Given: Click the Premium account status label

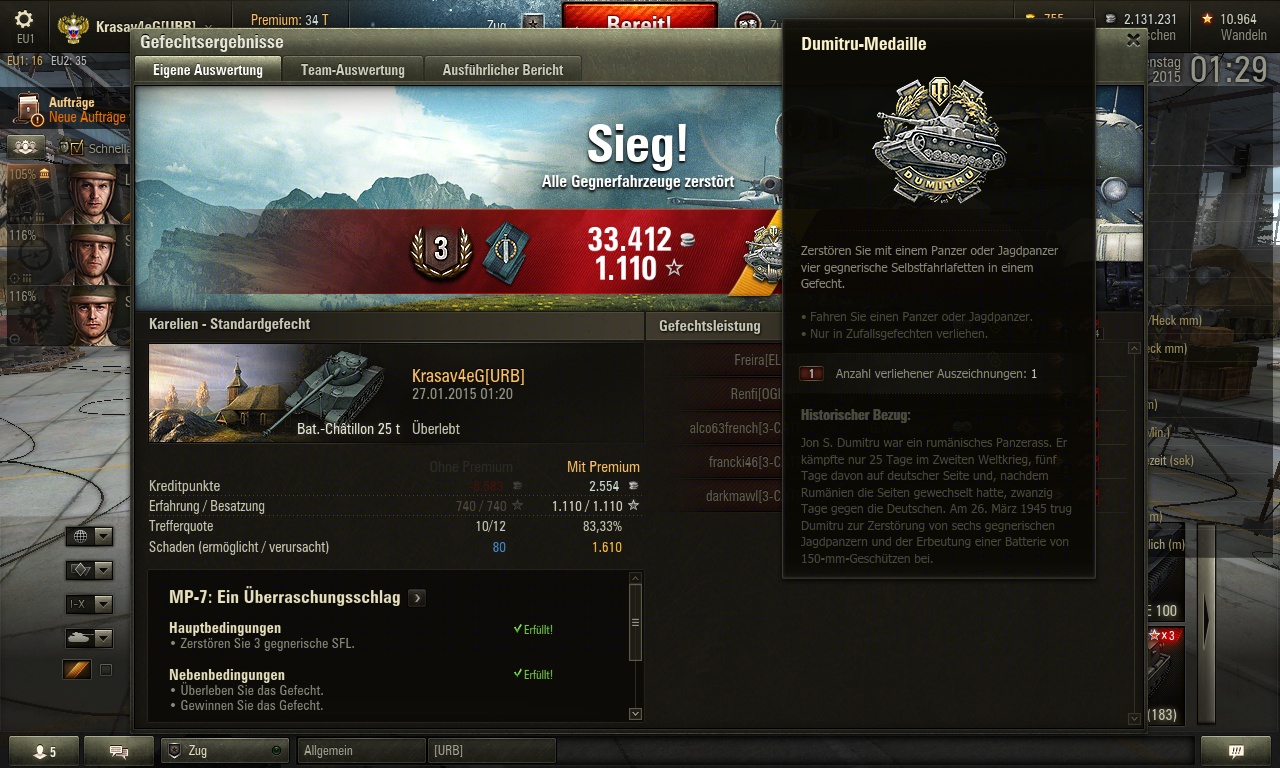Looking at the screenshot, I should click(289, 20).
